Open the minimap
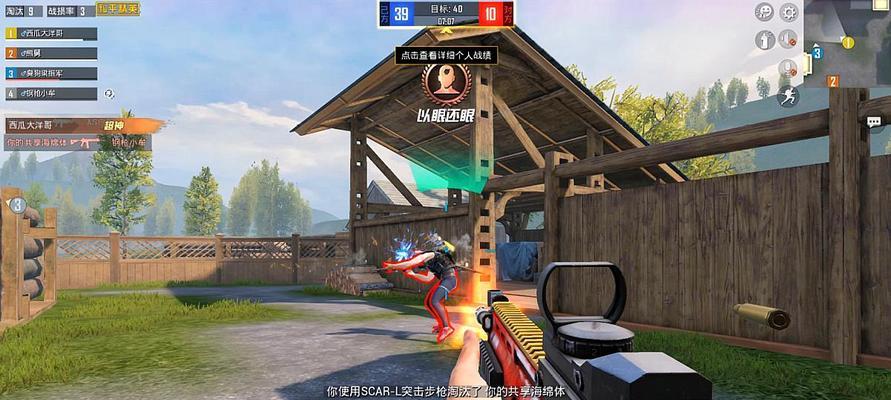This screenshot has width=891, height=400. [847, 42]
